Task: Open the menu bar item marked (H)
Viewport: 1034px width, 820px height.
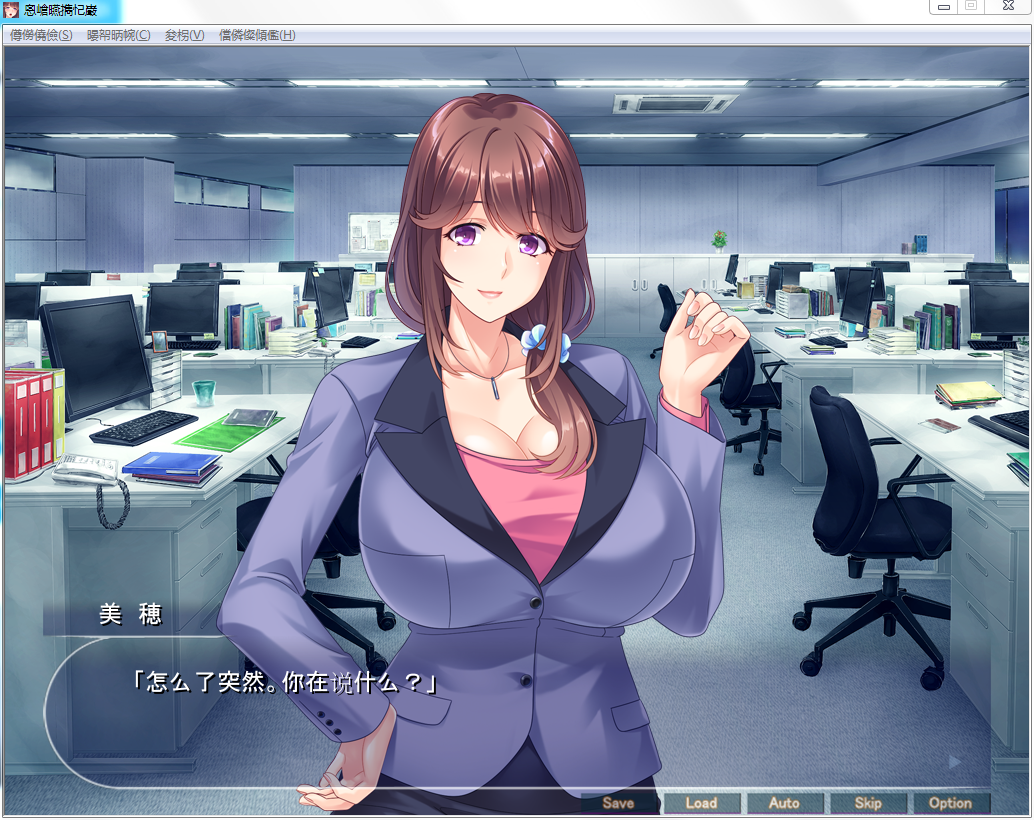Action: click(x=257, y=35)
